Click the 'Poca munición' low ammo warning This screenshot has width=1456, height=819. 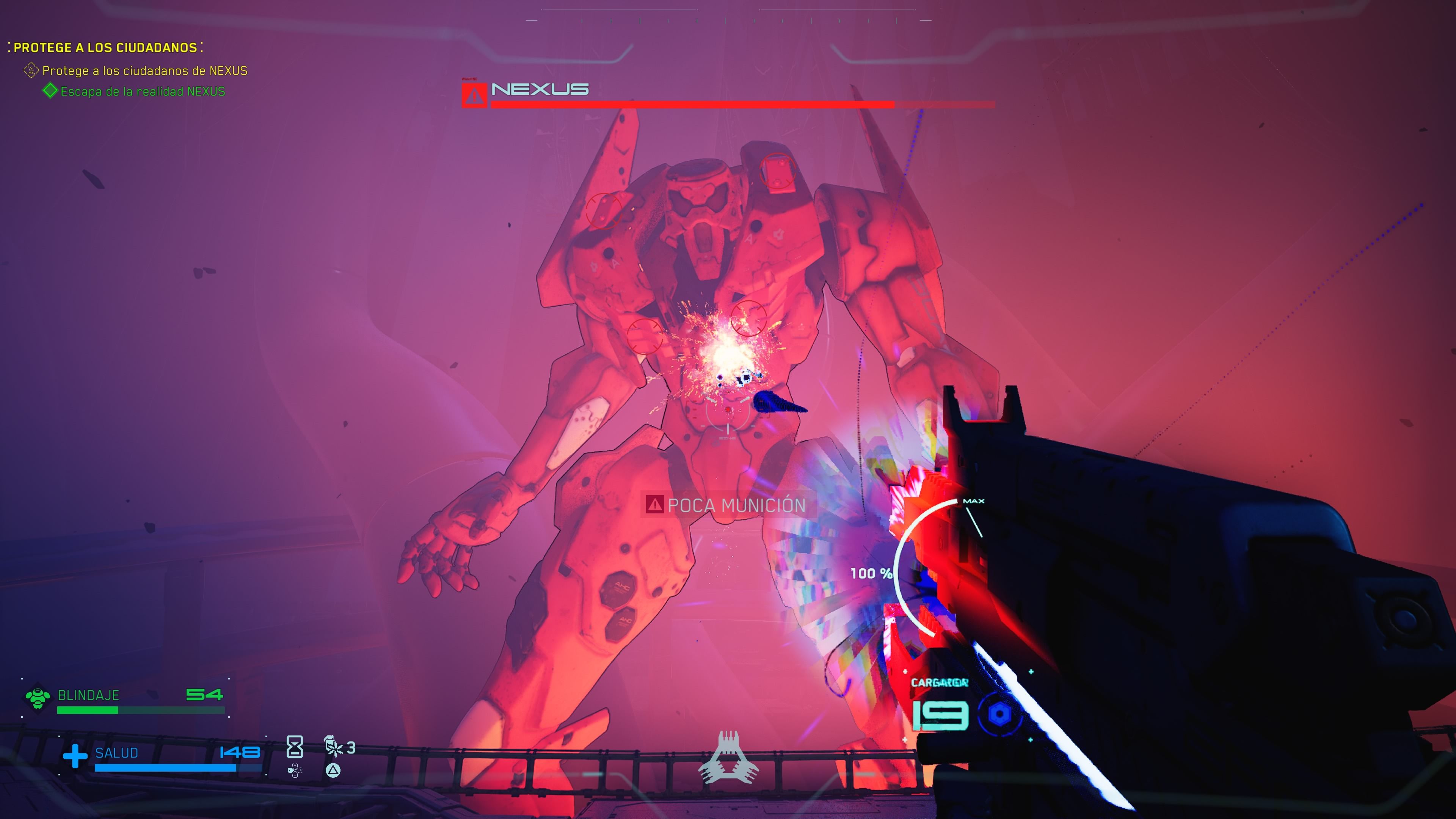coord(728,505)
